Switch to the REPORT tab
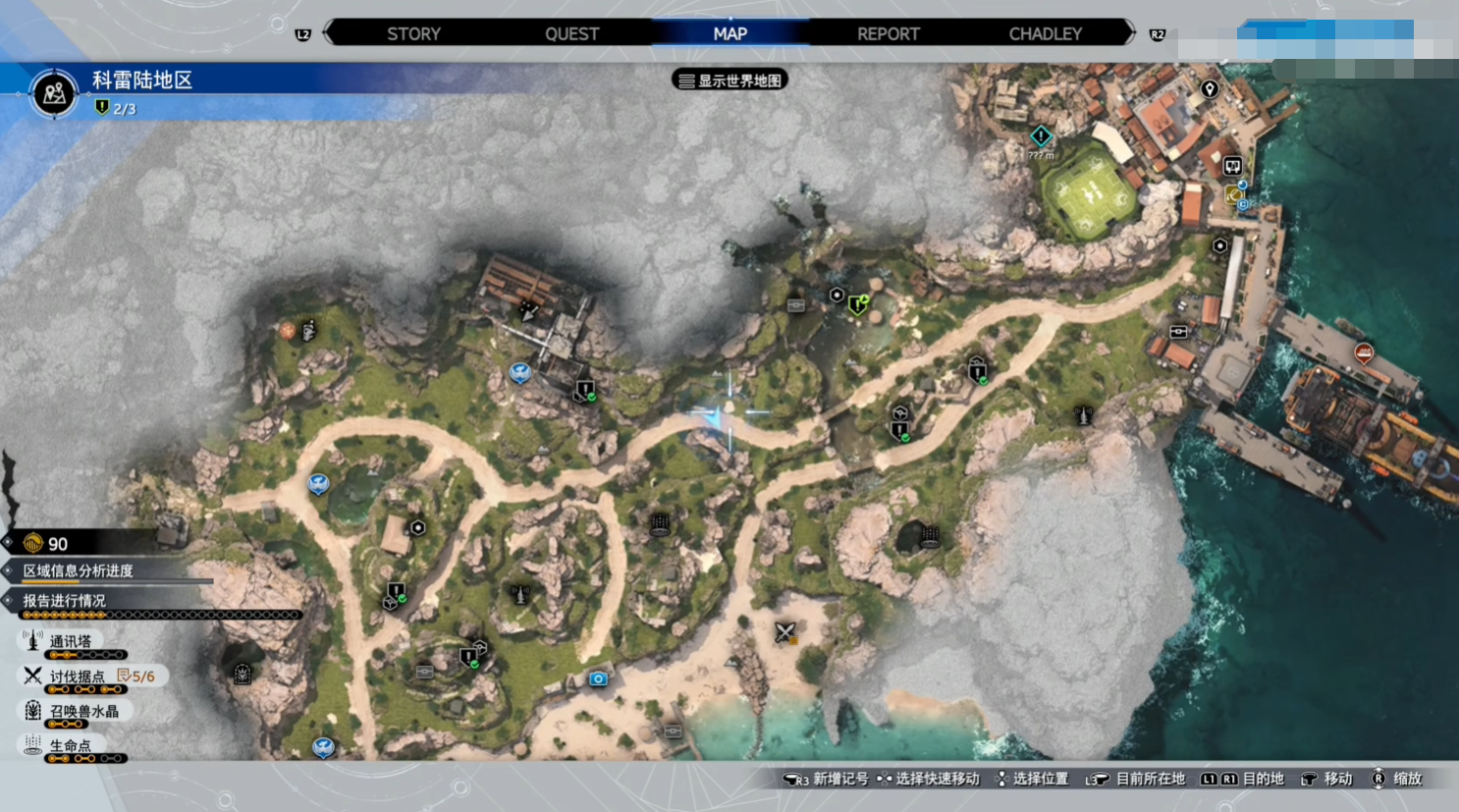This screenshot has height=812, width=1459. point(888,33)
